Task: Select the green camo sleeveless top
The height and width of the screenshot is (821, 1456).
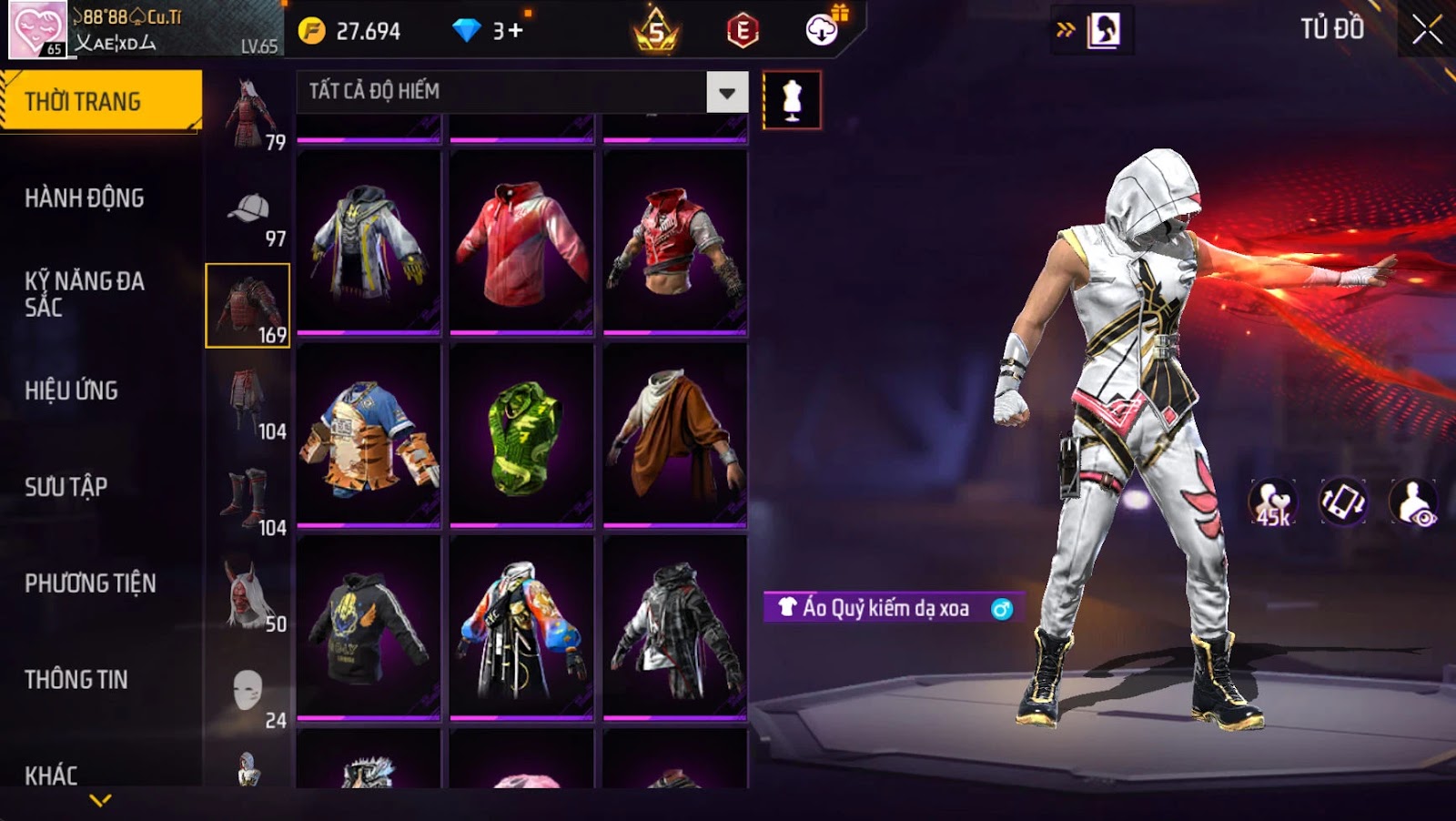Action: (521, 435)
